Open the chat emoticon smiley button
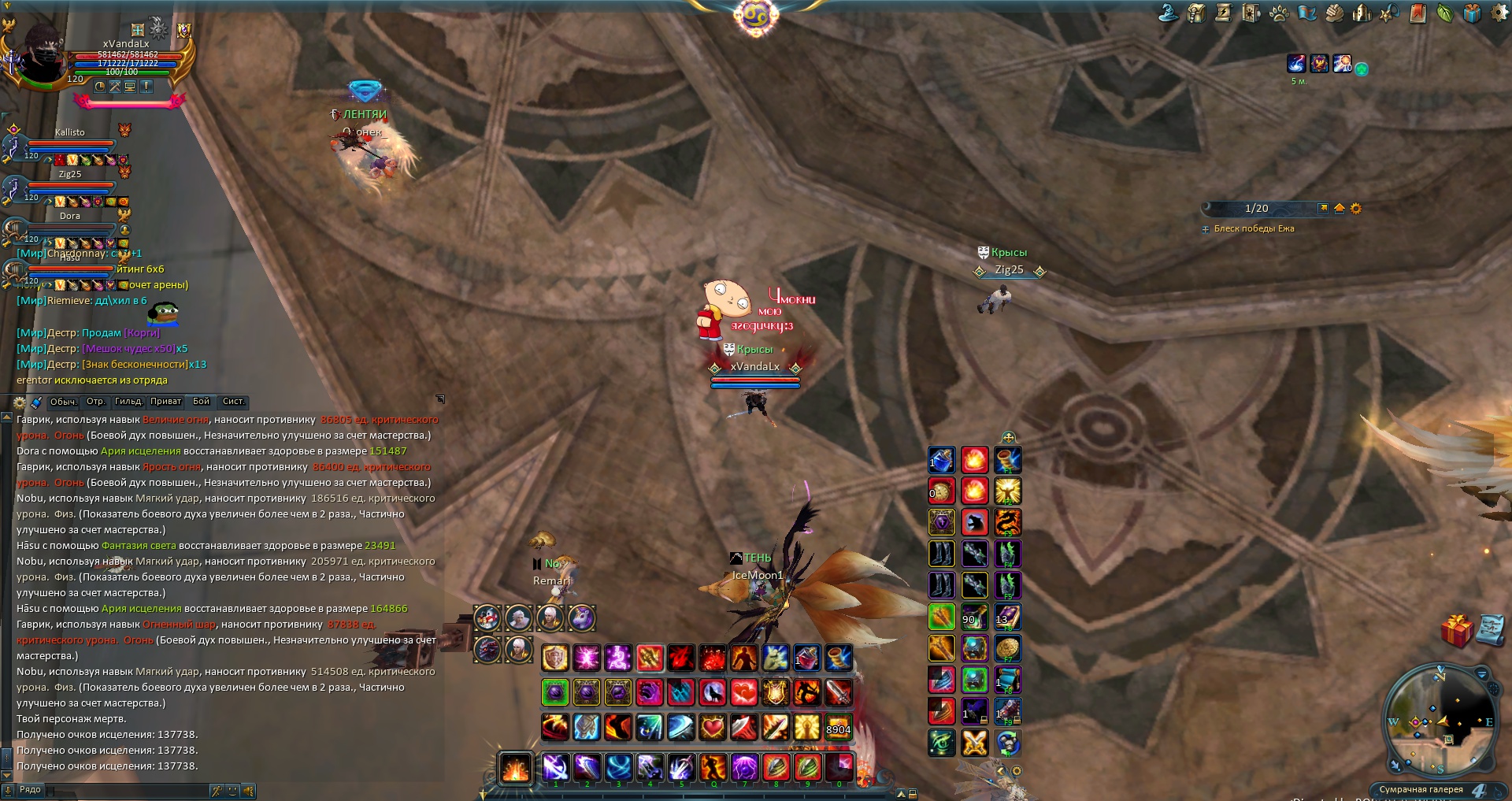This screenshot has width=1512, height=801. click(x=232, y=790)
